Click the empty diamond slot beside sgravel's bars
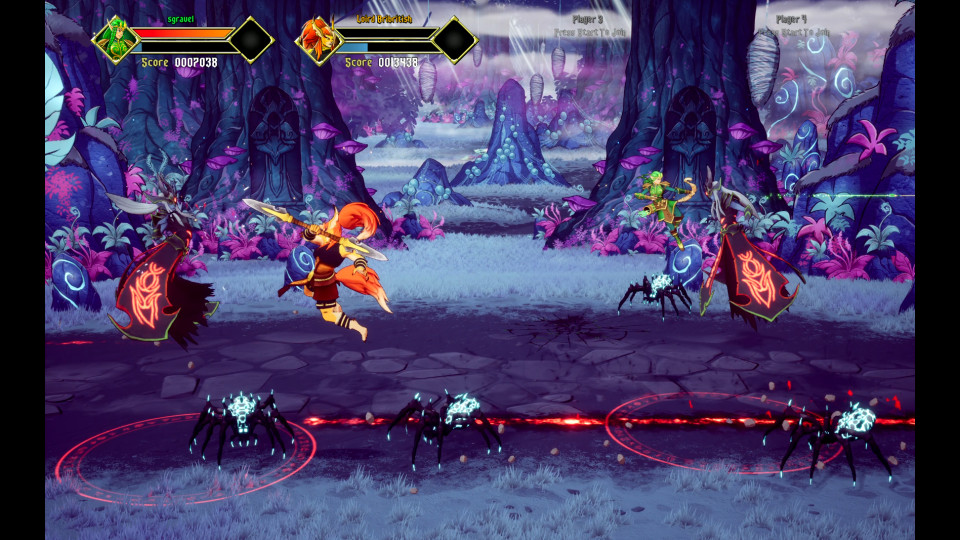The width and height of the screenshot is (960, 540). coord(250,40)
